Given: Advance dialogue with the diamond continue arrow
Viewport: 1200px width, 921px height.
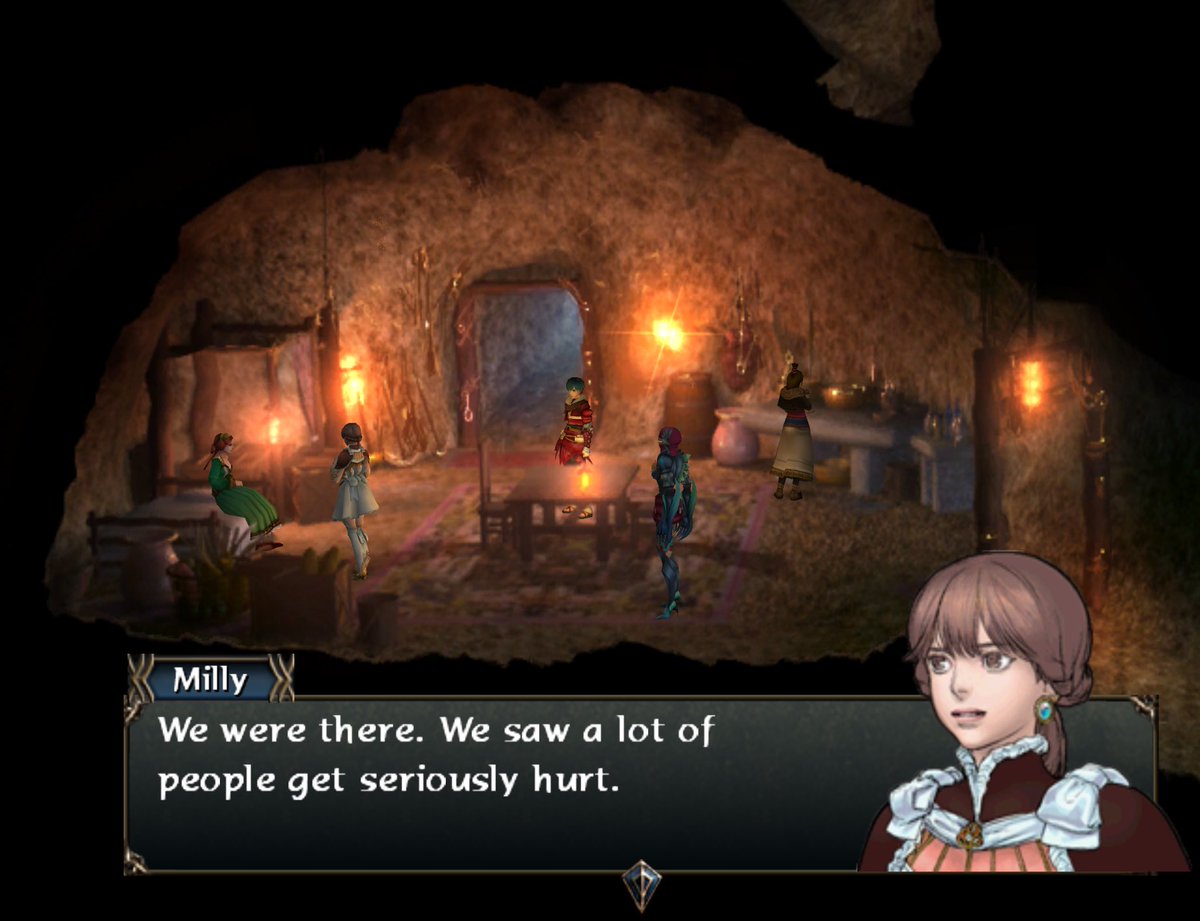Looking at the screenshot, I should [640, 882].
